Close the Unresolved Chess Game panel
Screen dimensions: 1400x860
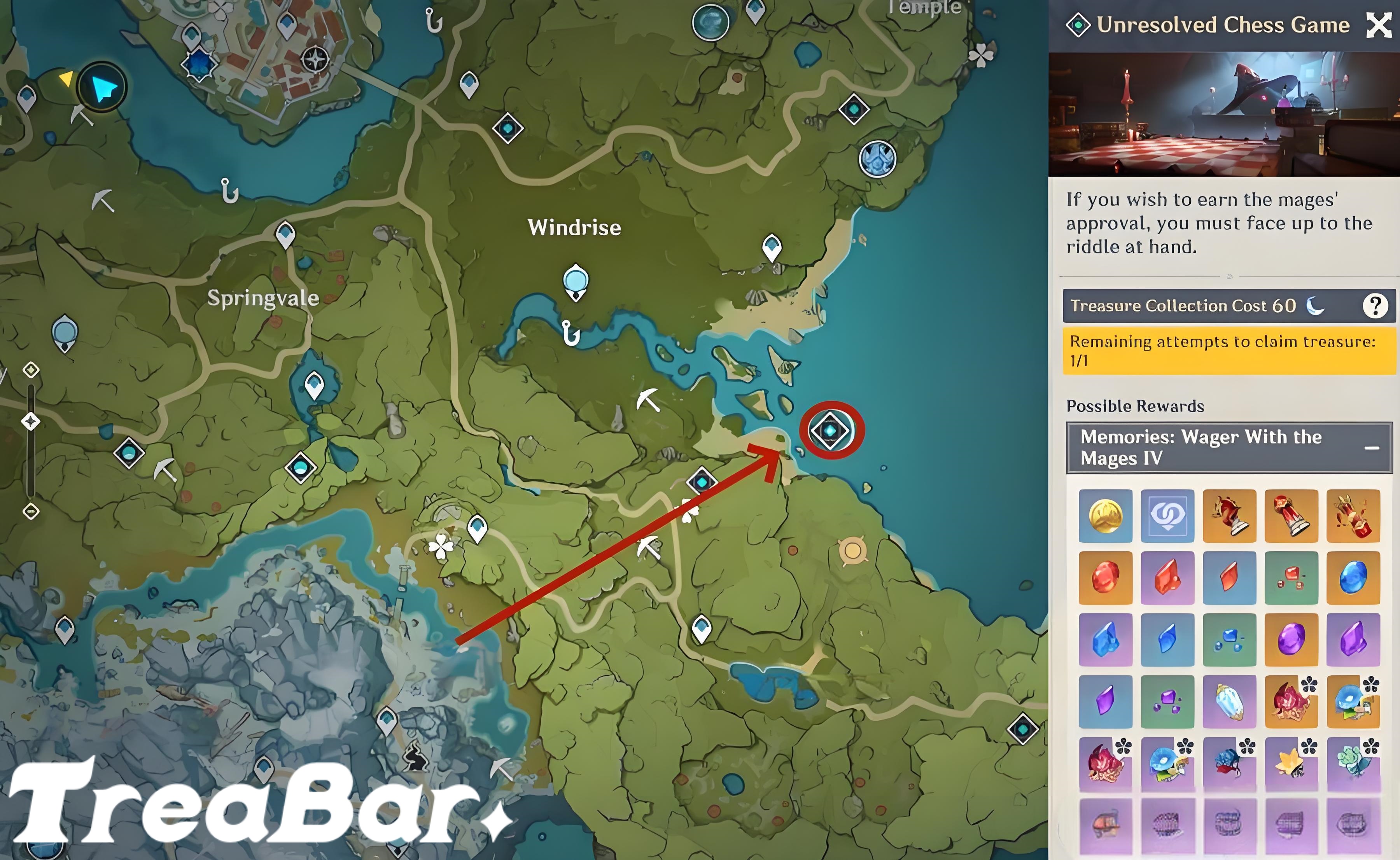1379,25
